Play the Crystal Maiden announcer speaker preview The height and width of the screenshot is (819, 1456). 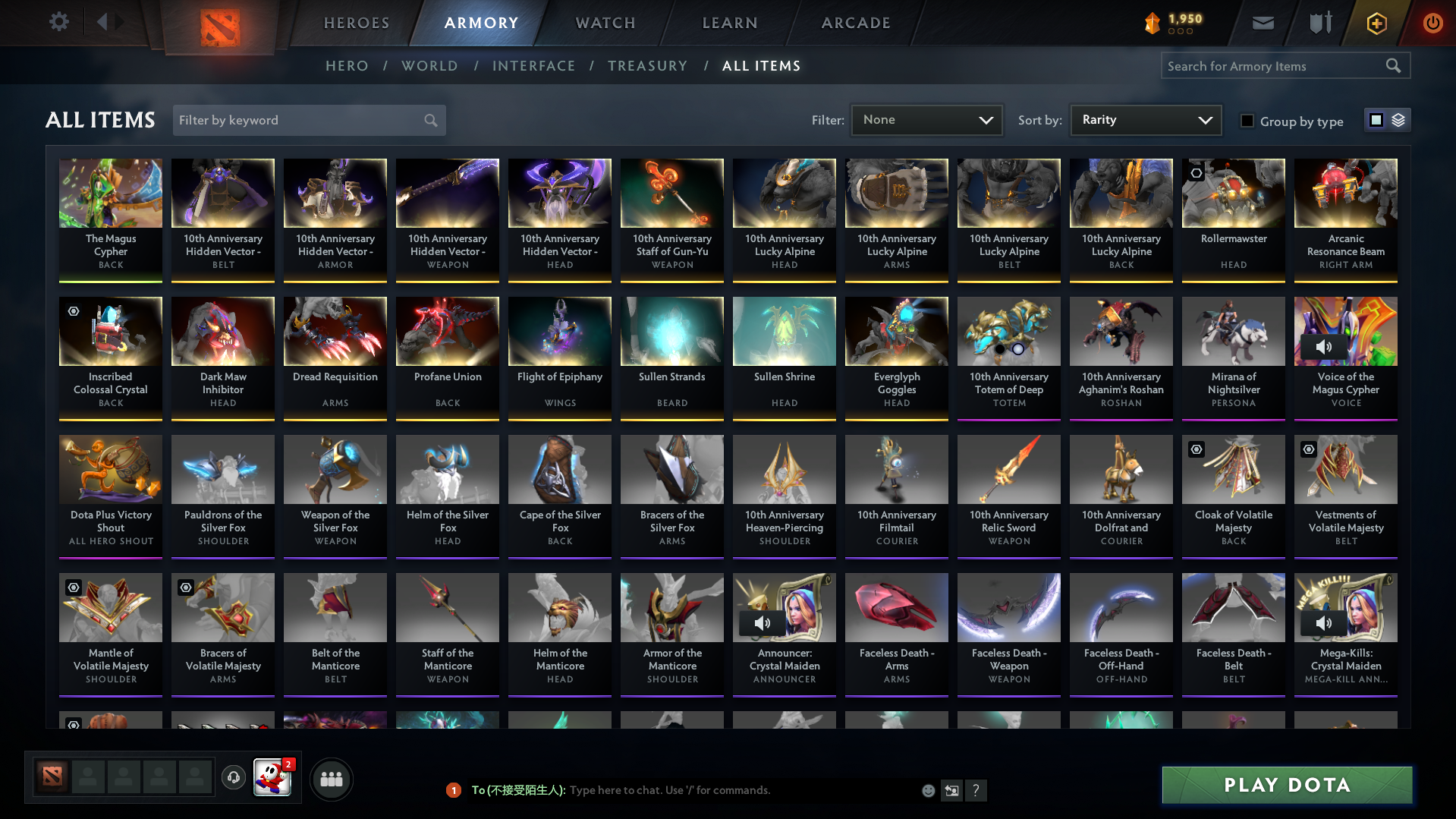tap(763, 623)
